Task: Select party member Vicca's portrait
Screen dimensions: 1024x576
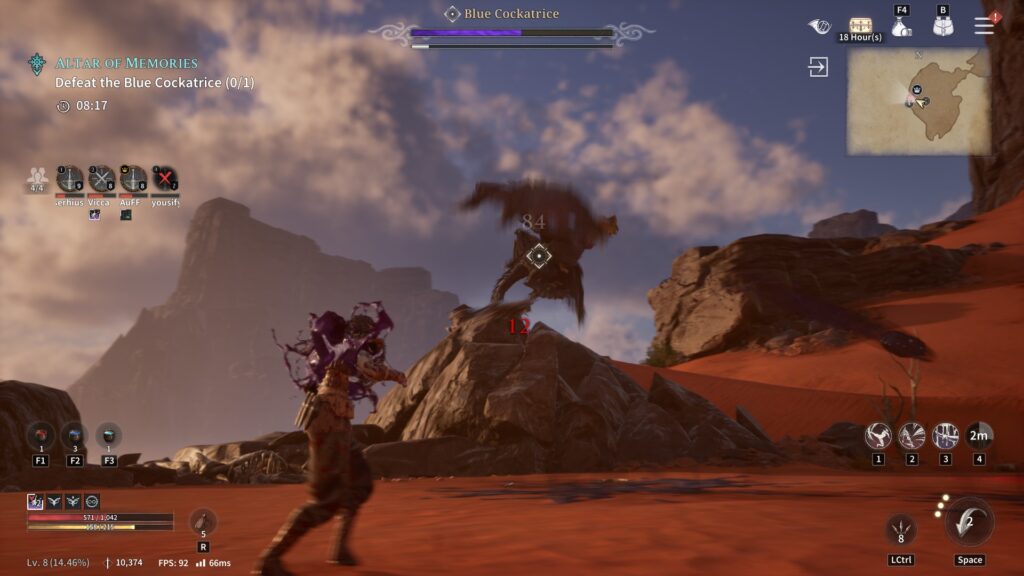Action: click(102, 179)
